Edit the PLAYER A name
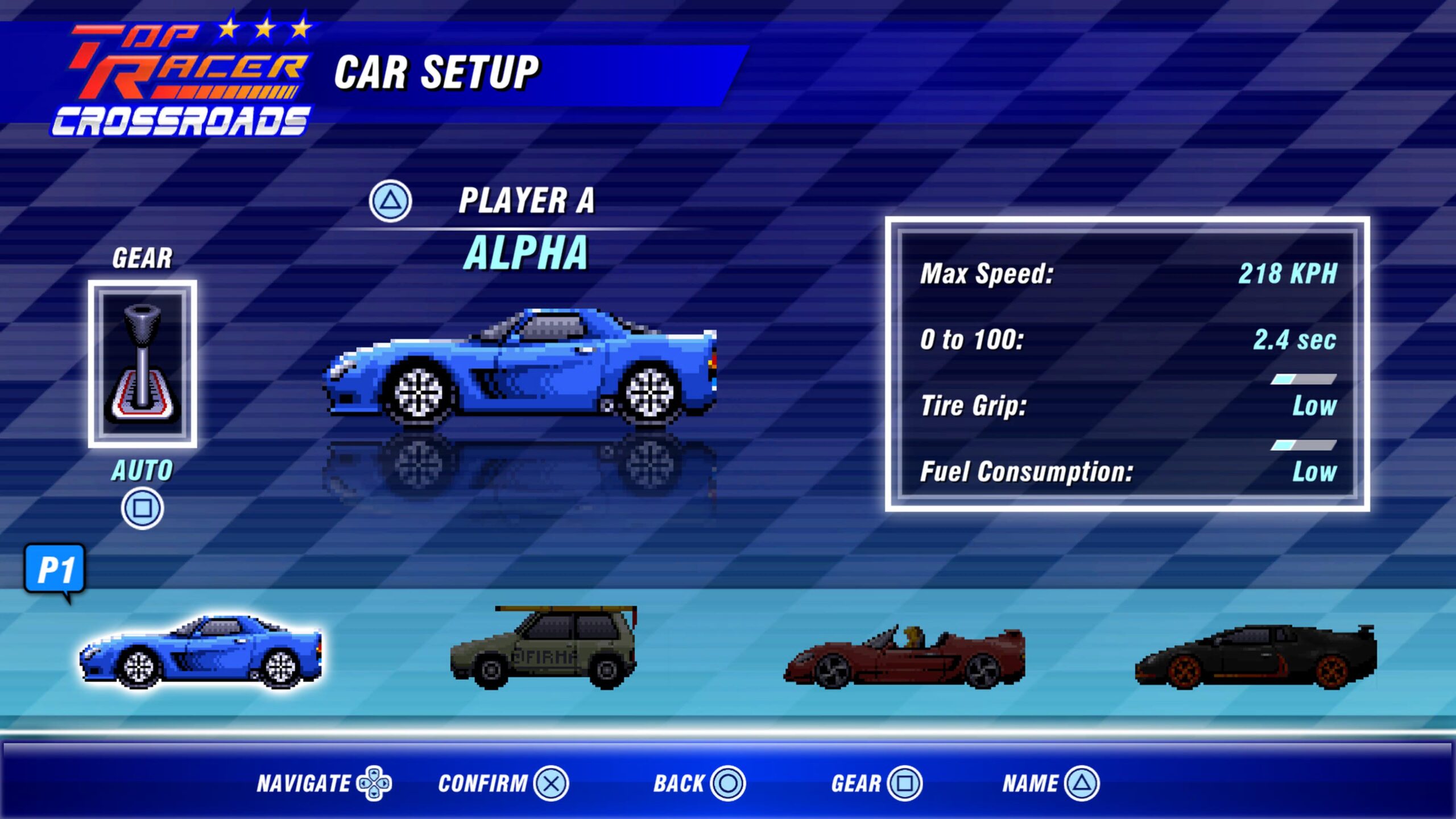1456x819 pixels. (x=526, y=201)
